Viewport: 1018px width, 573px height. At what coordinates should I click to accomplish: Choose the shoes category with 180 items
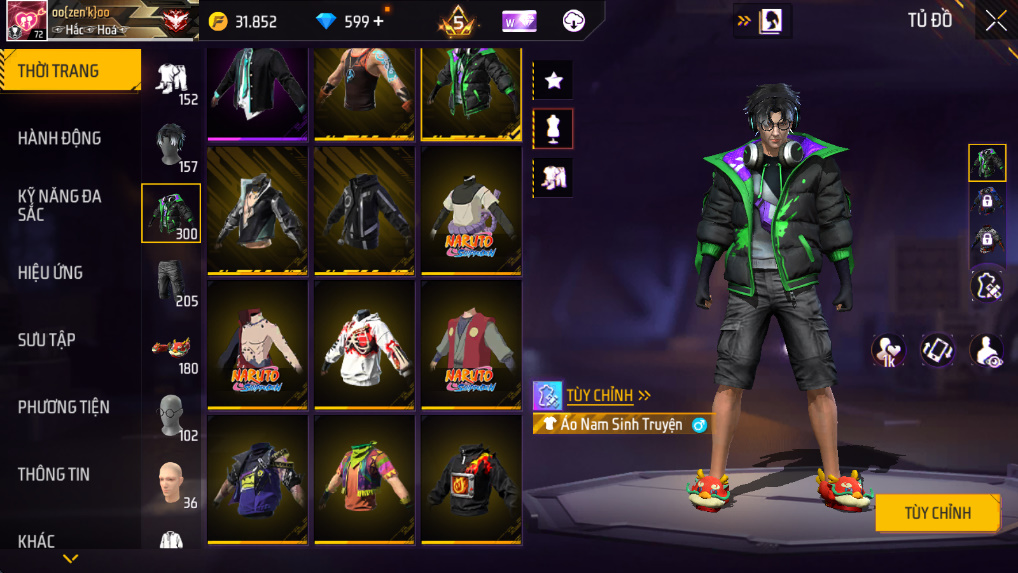pyautogui.click(x=172, y=348)
